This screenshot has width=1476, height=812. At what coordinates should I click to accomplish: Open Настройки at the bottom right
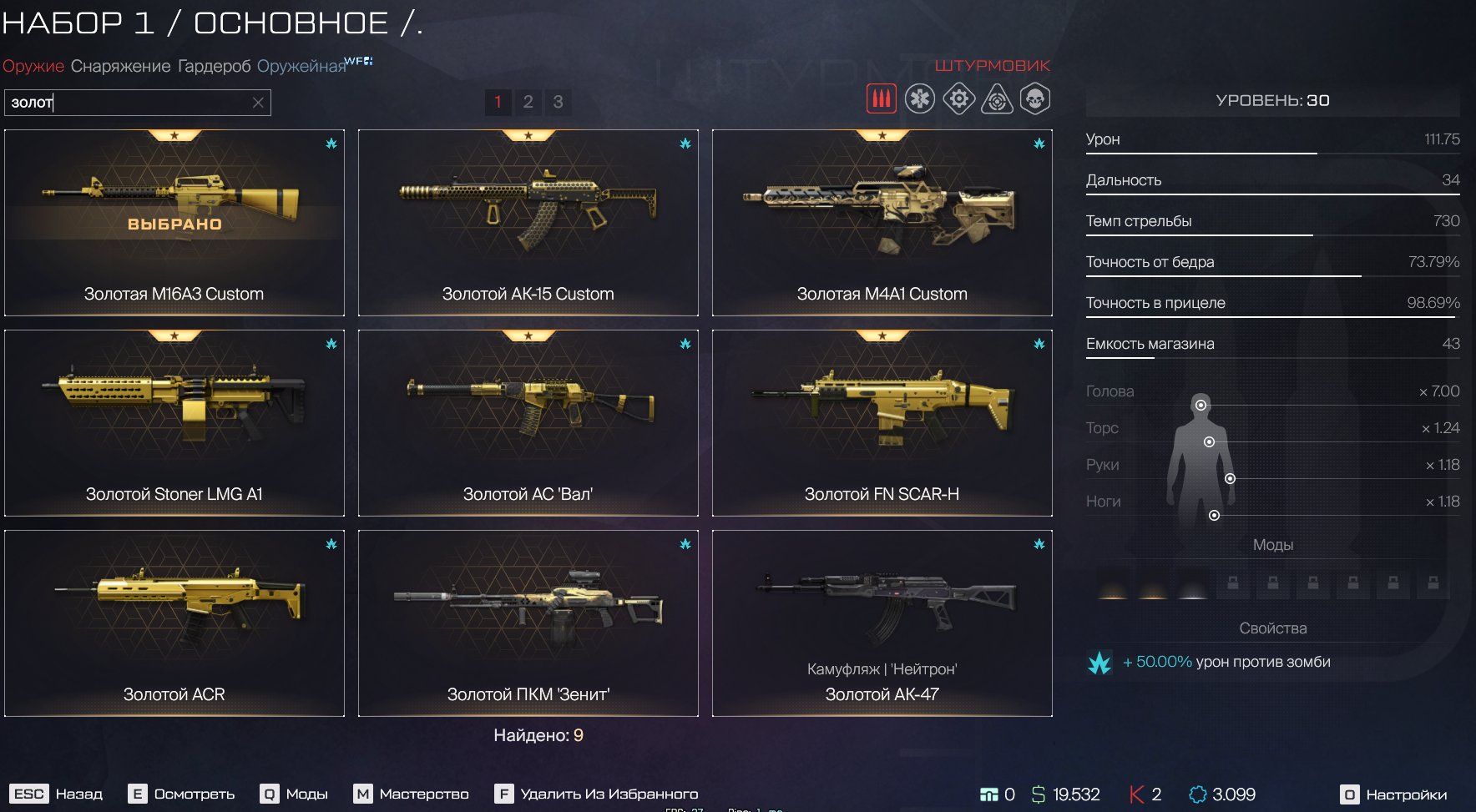coord(1394,794)
